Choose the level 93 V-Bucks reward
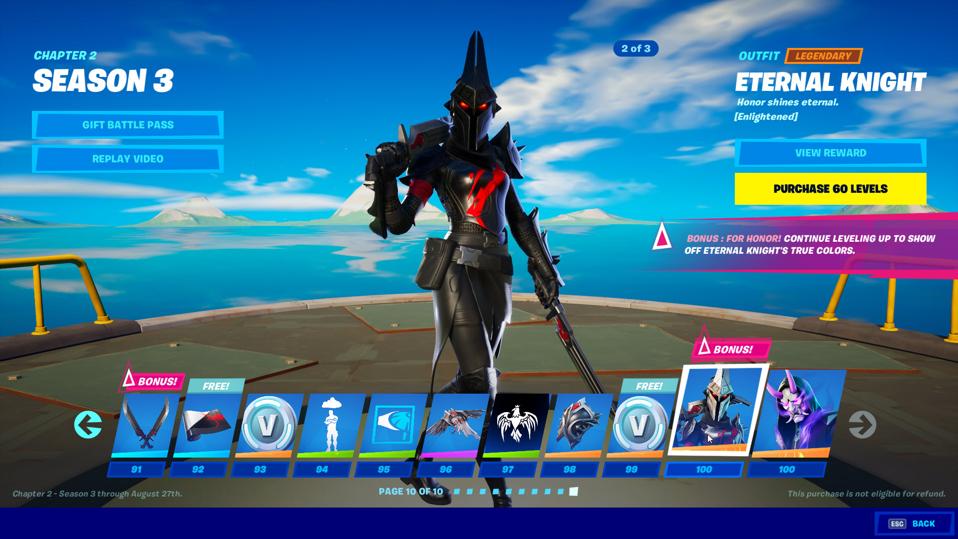The image size is (958, 539). pos(264,425)
